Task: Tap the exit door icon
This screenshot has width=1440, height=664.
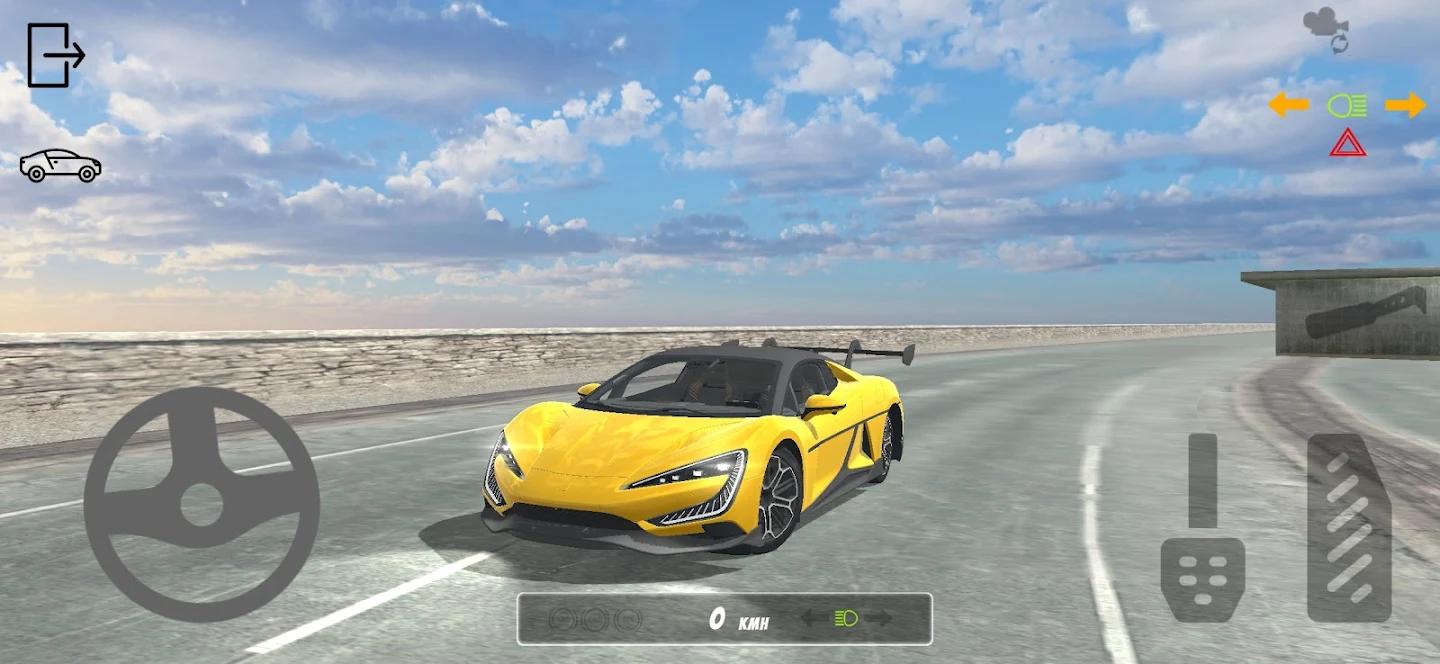Action: click(x=55, y=55)
